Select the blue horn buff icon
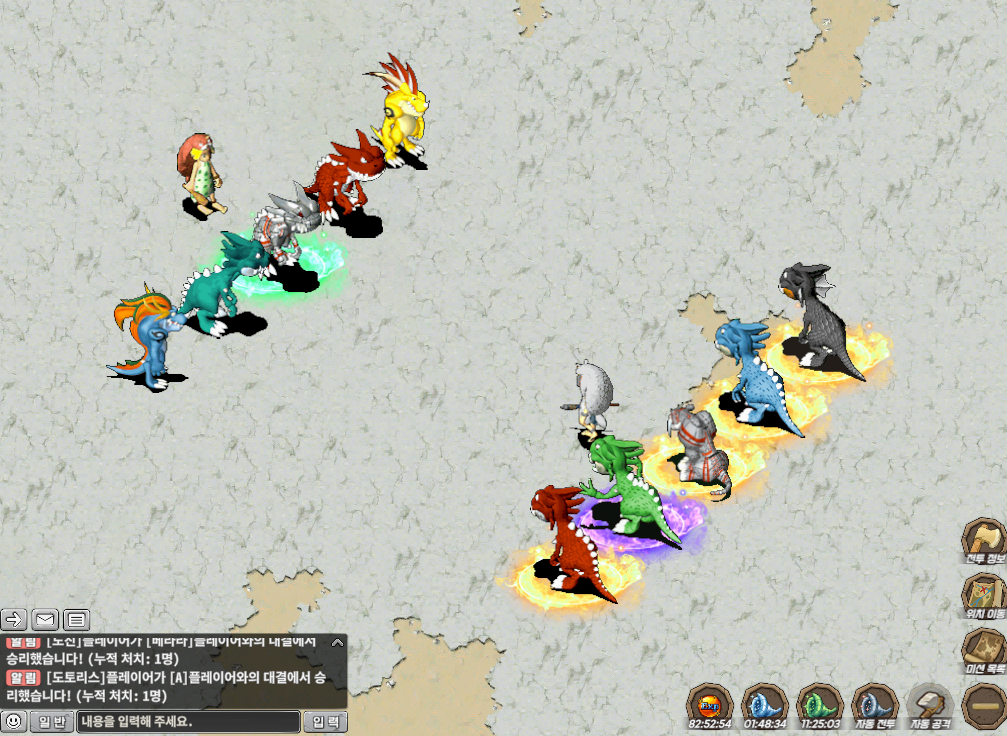Screen dimensions: 1007x736 [764, 706]
